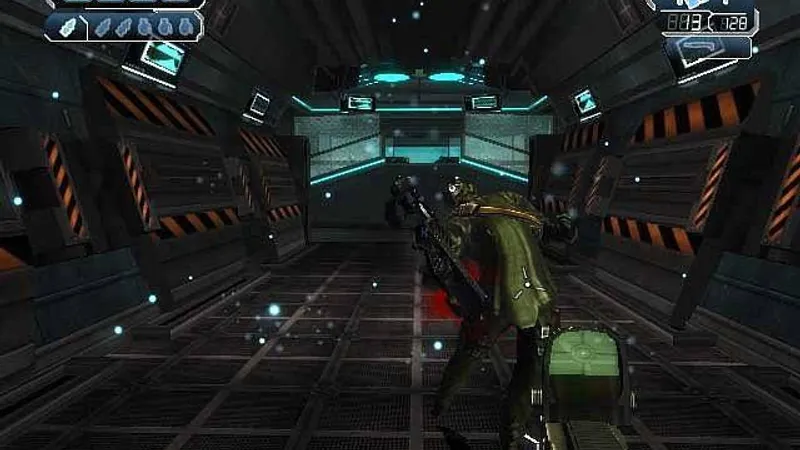Select the highlighted grenade icon
Screen dimensions: 800x450
pos(65,27)
